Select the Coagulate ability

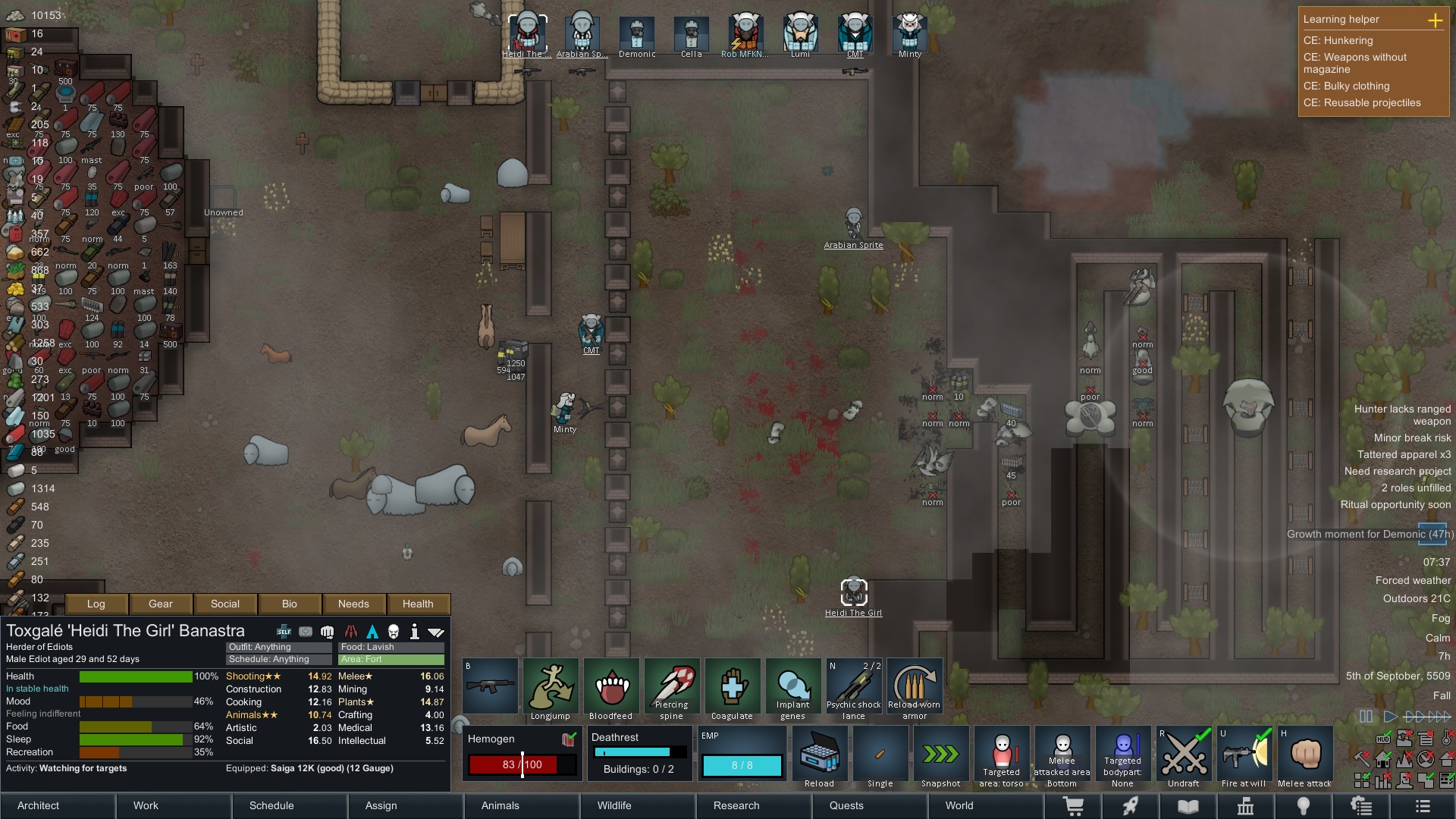coord(732,686)
